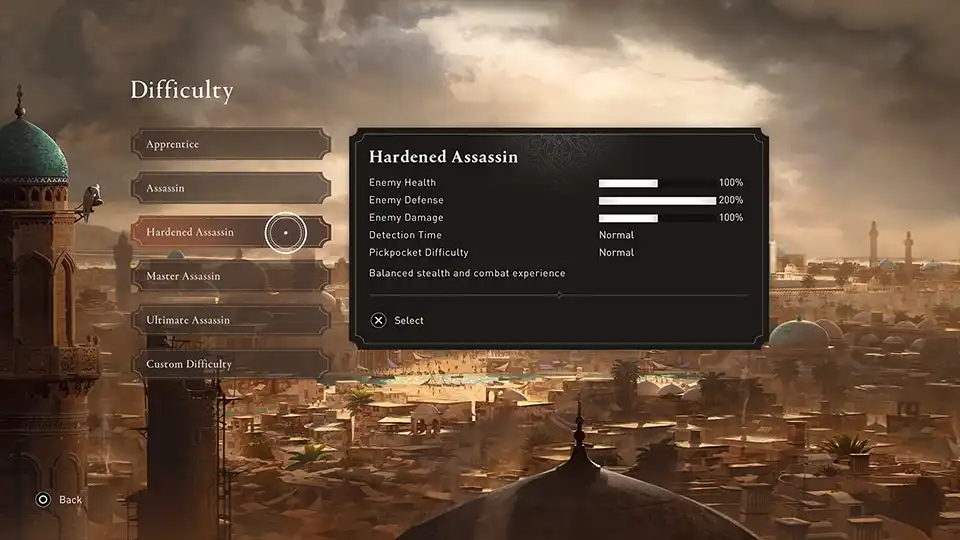Select the Apprentice difficulty
The width and height of the screenshot is (960, 540).
point(230,144)
